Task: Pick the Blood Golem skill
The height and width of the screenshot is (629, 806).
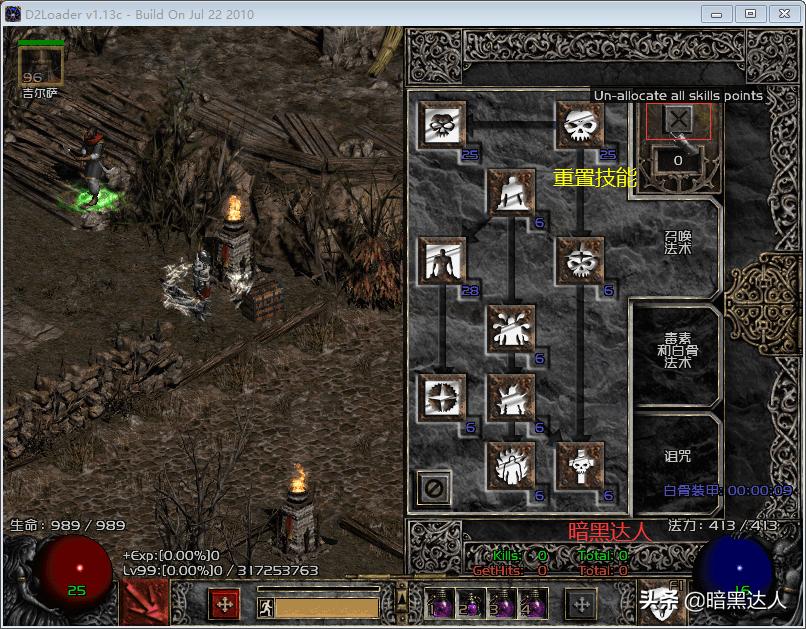Action: pos(510,329)
